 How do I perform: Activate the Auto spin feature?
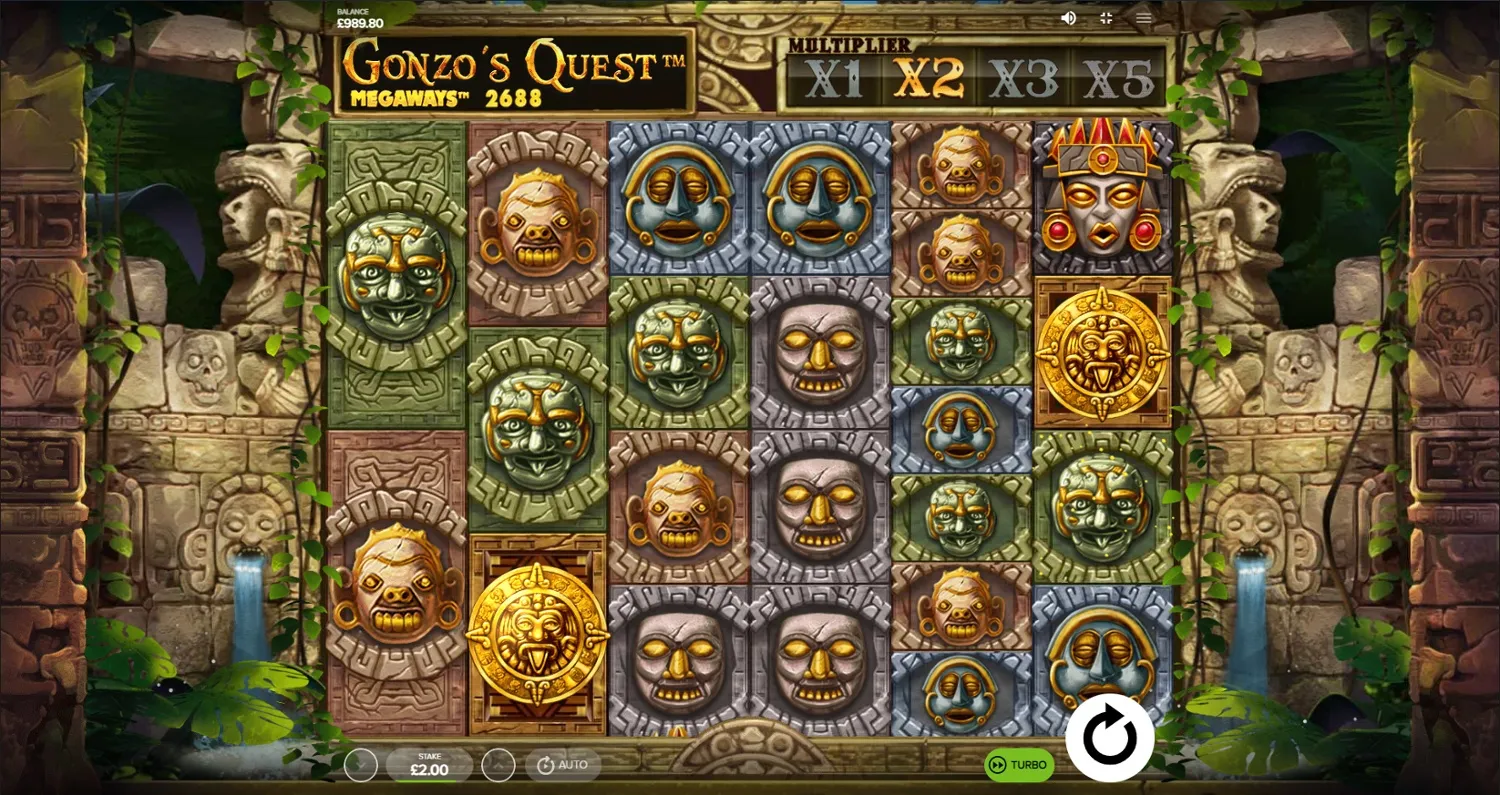point(562,765)
